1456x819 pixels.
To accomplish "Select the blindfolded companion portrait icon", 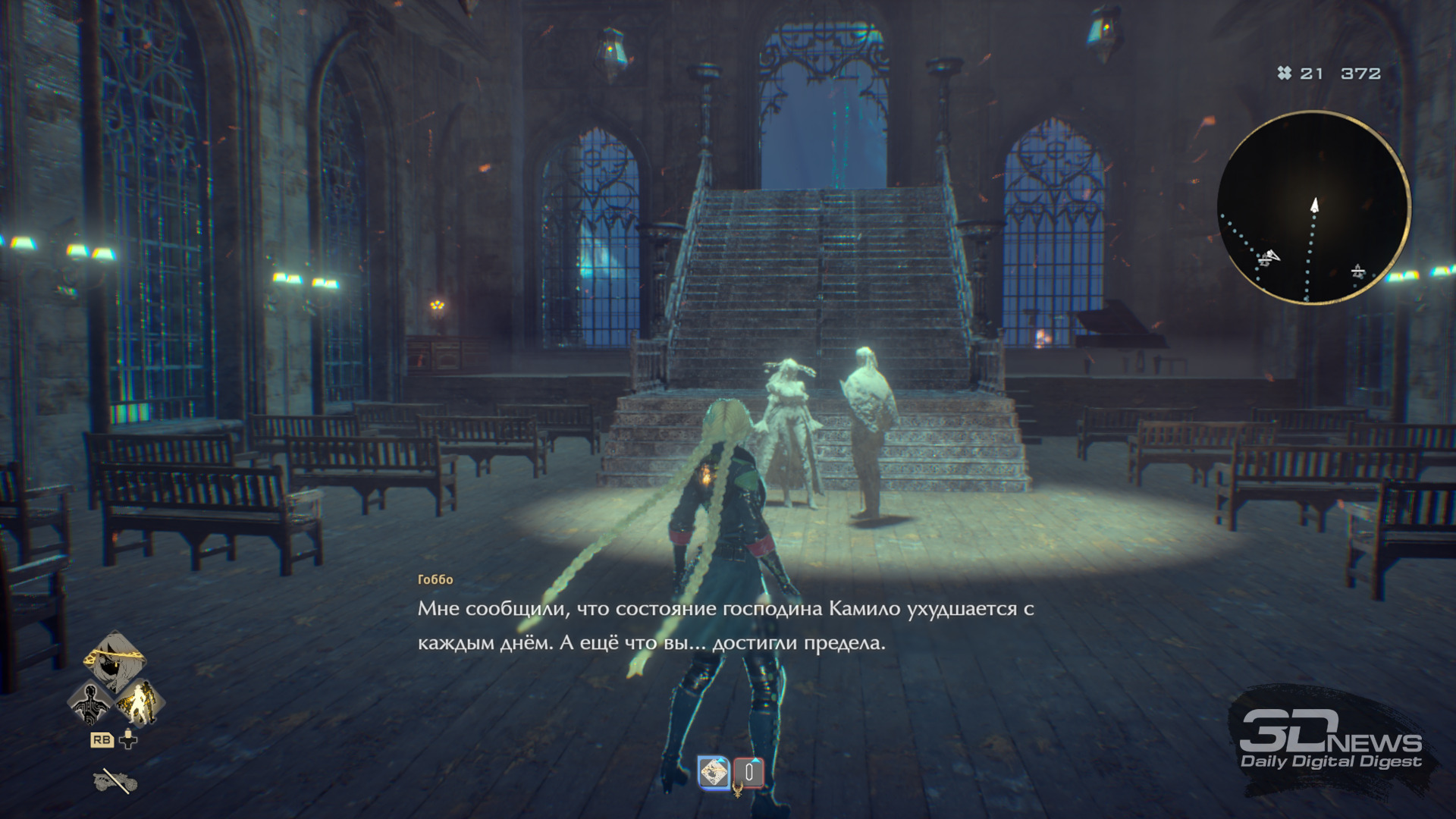I will pyautogui.click(x=115, y=659).
